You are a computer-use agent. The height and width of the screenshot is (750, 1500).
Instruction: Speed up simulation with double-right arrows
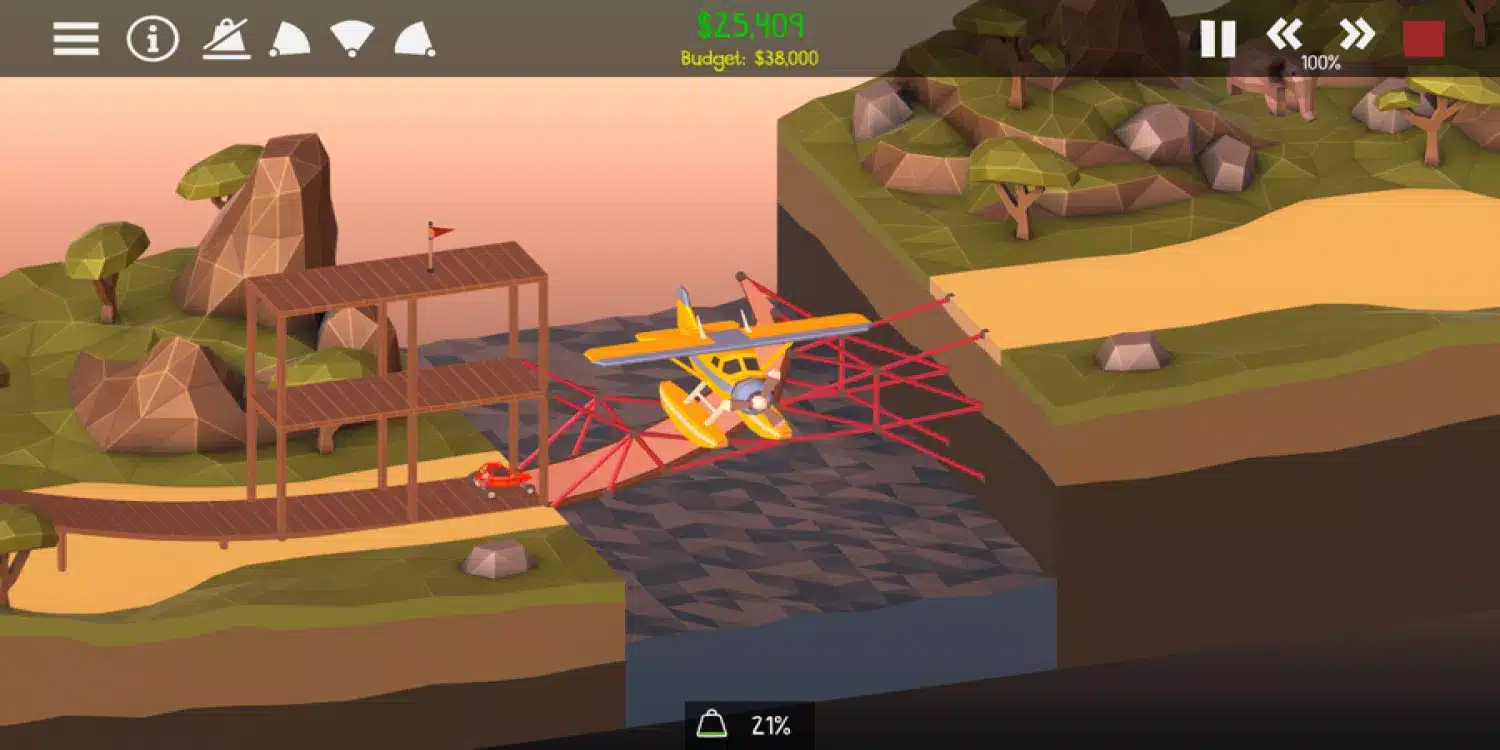[1357, 35]
